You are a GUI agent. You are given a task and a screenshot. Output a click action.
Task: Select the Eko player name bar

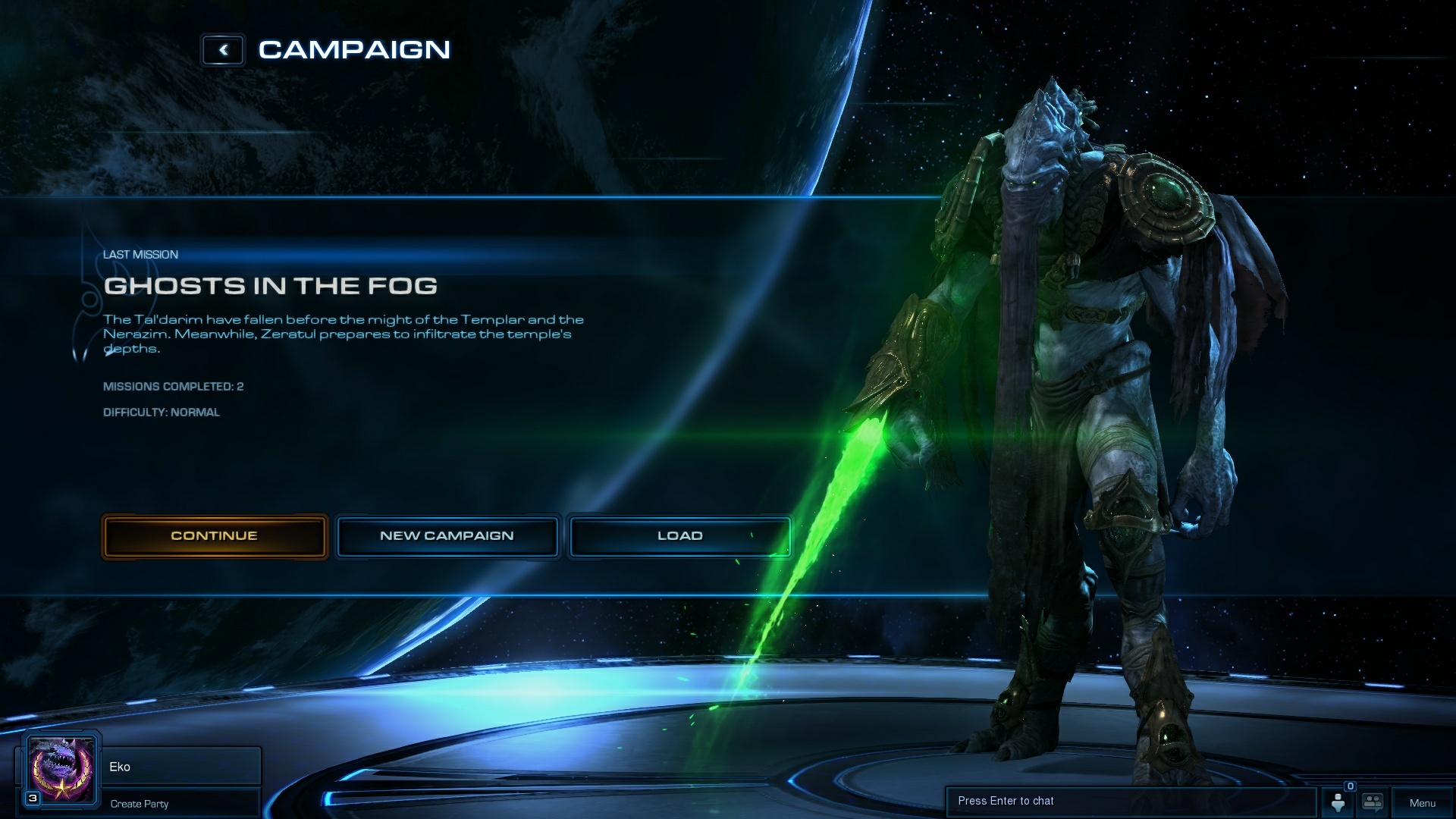click(x=180, y=767)
